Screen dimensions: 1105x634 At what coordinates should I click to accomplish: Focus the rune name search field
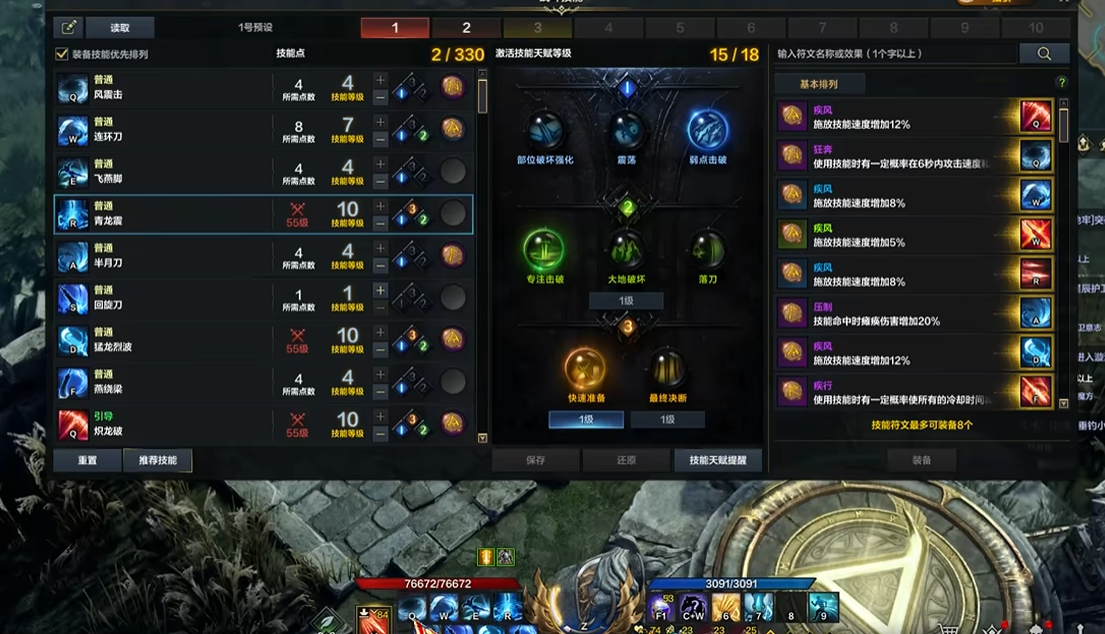[895, 54]
